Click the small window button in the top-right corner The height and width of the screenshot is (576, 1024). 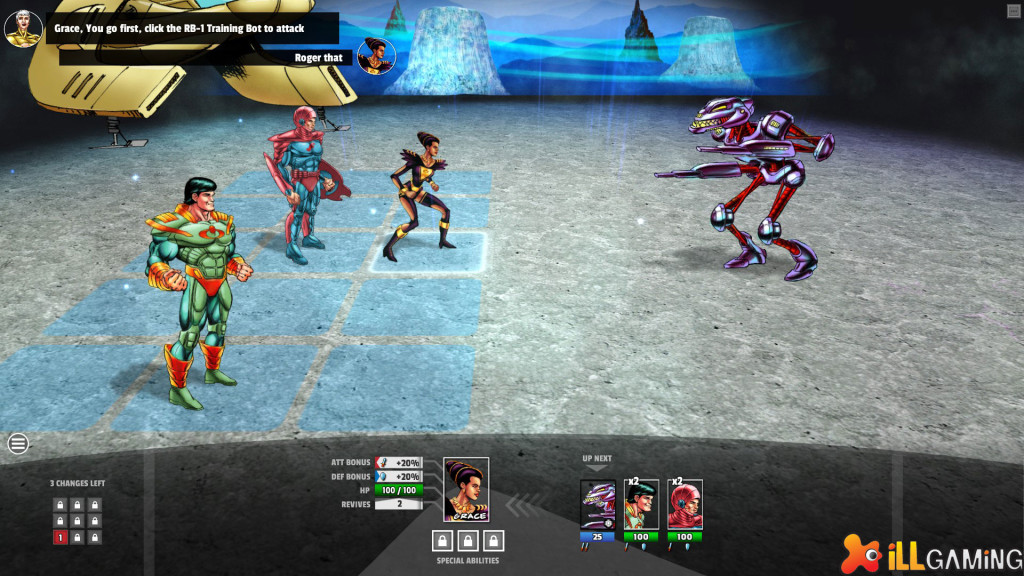pos(1014,10)
